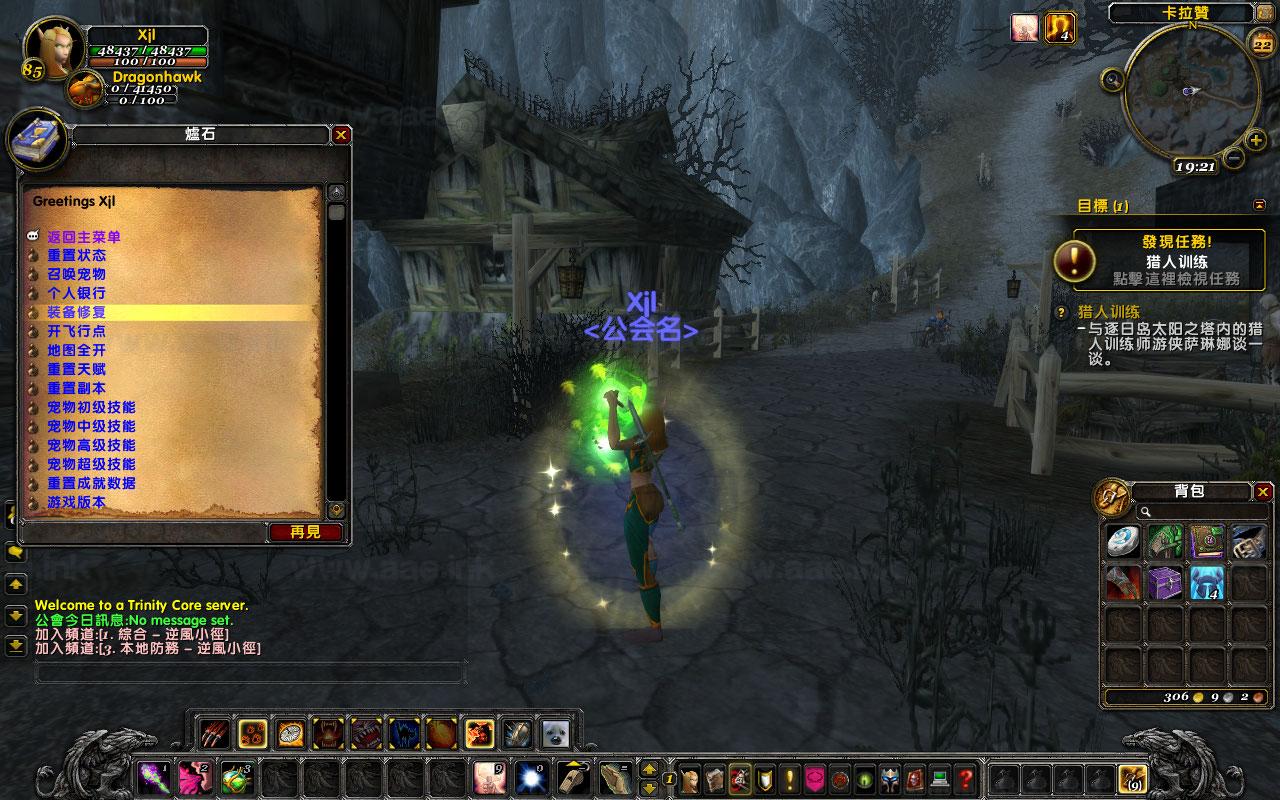Viewport: 1280px width, 800px height.
Task: Select the purple book item in the backpack
Action: (1207, 541)
